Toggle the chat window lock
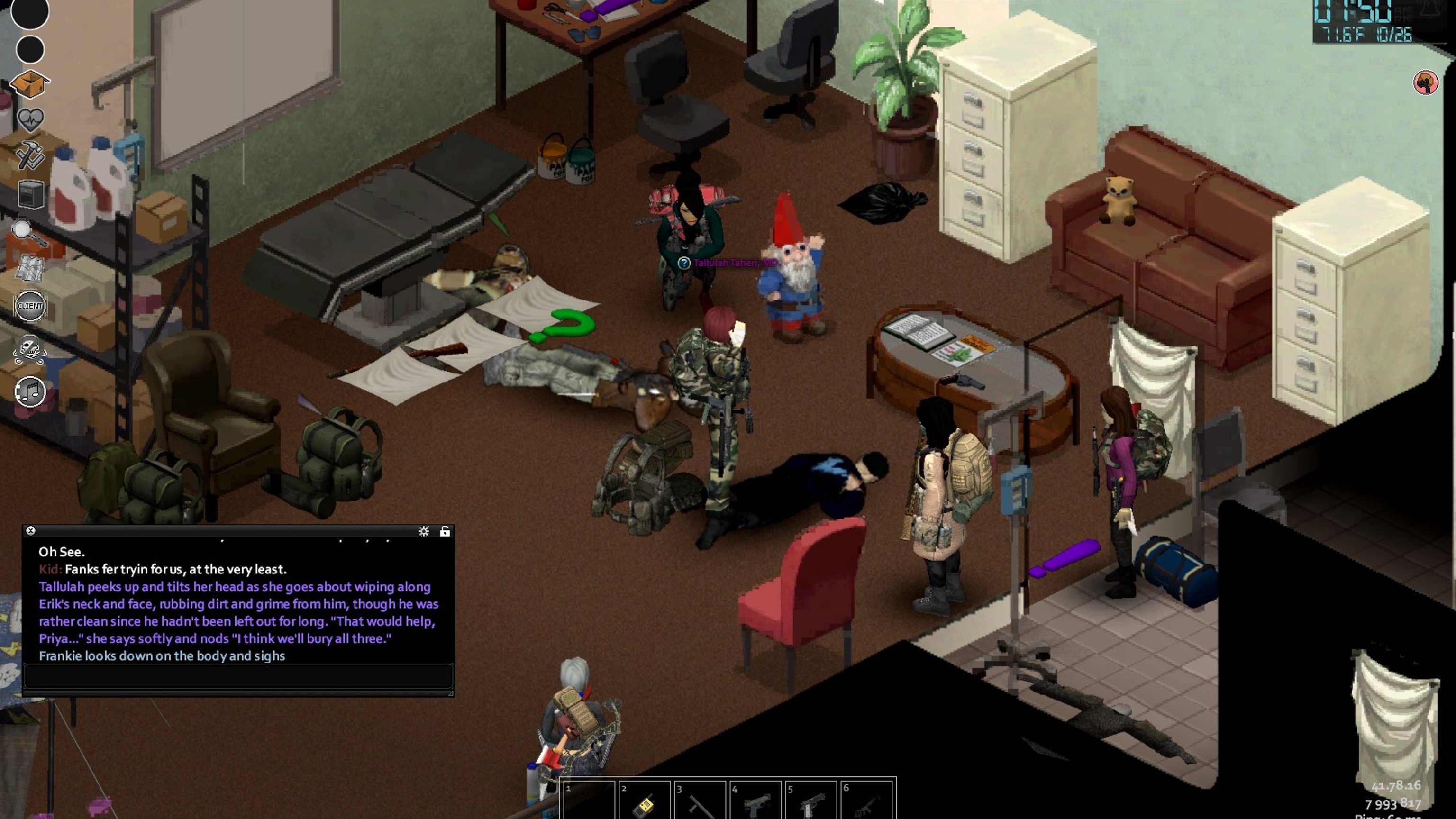This screenshot has width=1456, height=819. tap(445, 531)
